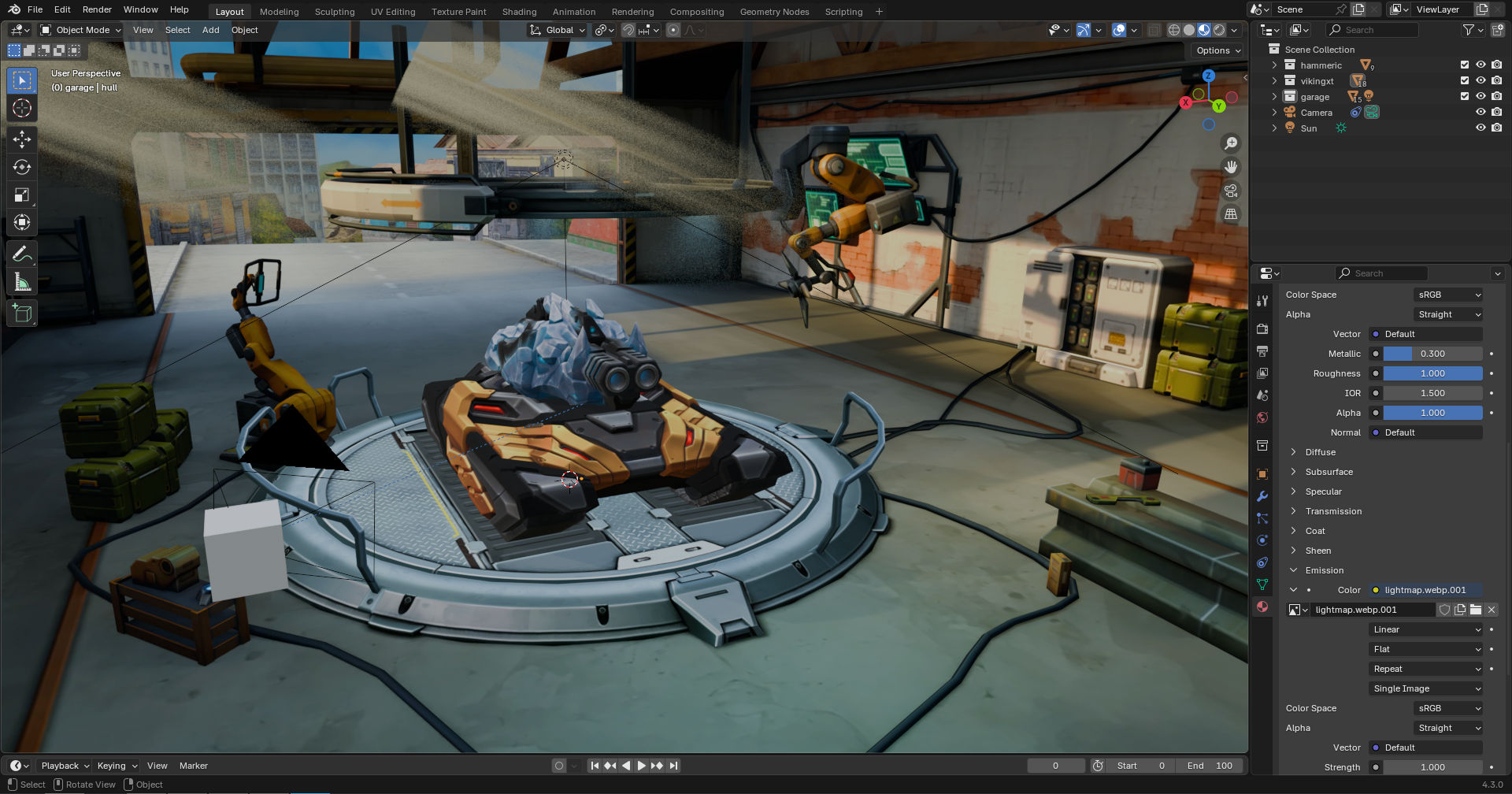The width and height of the screenshot is (1512, 794).
Task: Open the Render menu
Action: coord(97,9)
